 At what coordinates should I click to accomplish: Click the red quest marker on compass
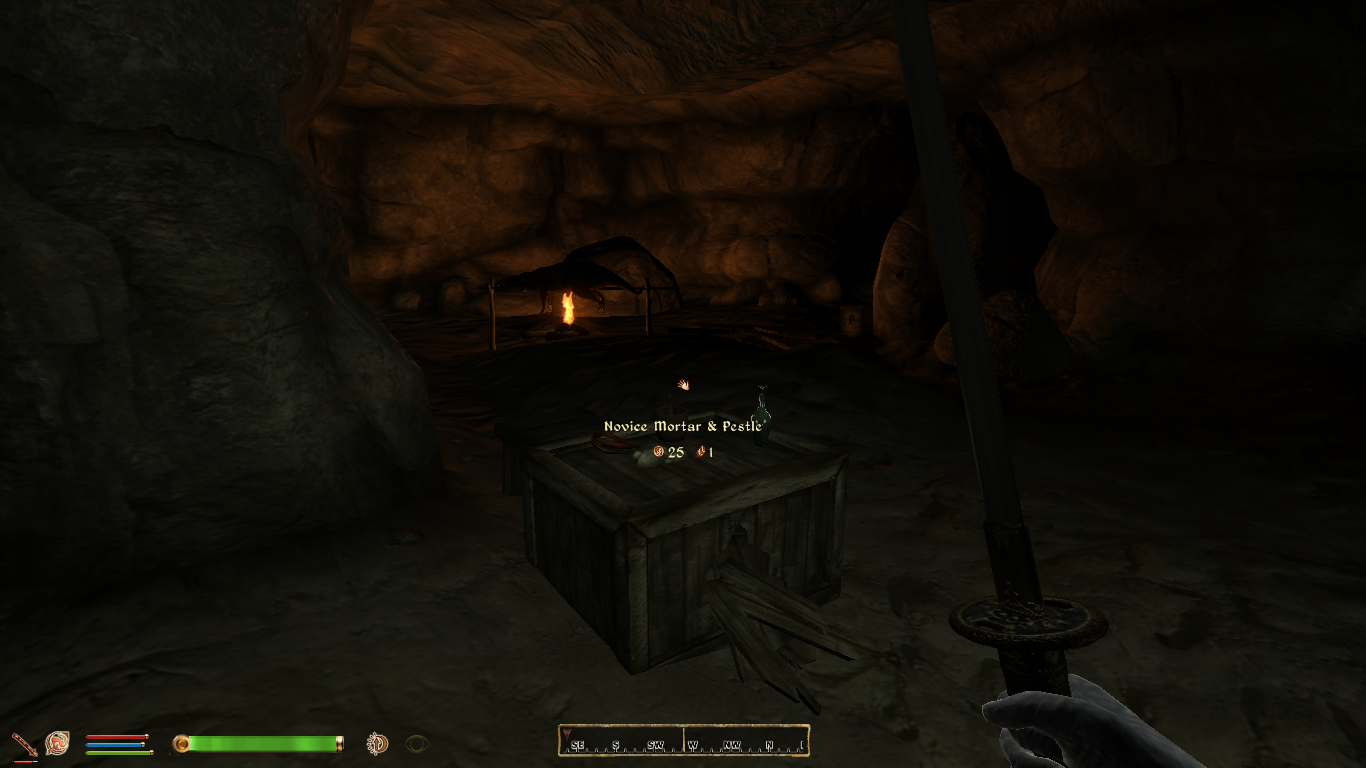pos(568,735)
